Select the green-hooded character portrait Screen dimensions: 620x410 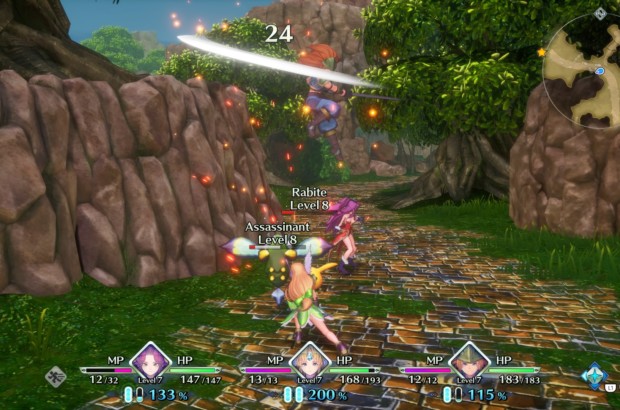469,359
